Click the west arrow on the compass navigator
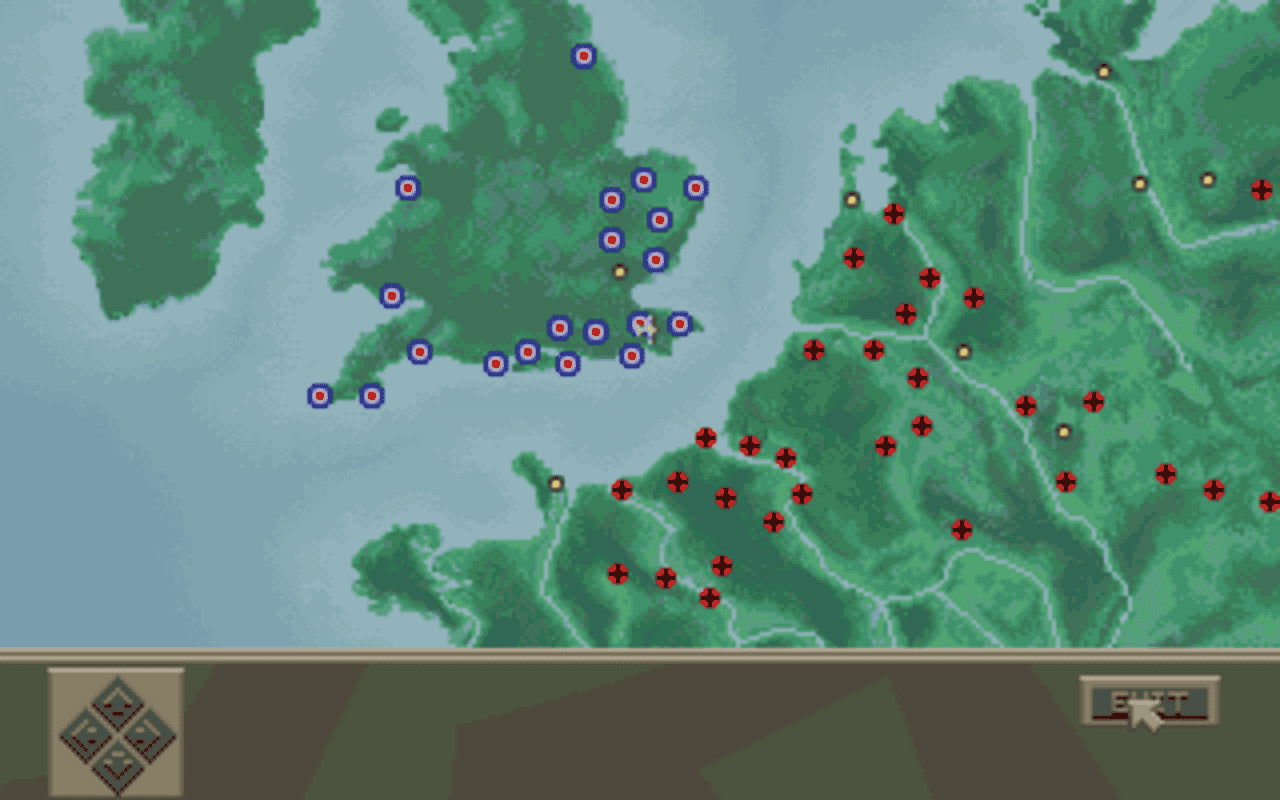Screen dimensions: 1280x800 pyautogui.click(x=87, y=738)
